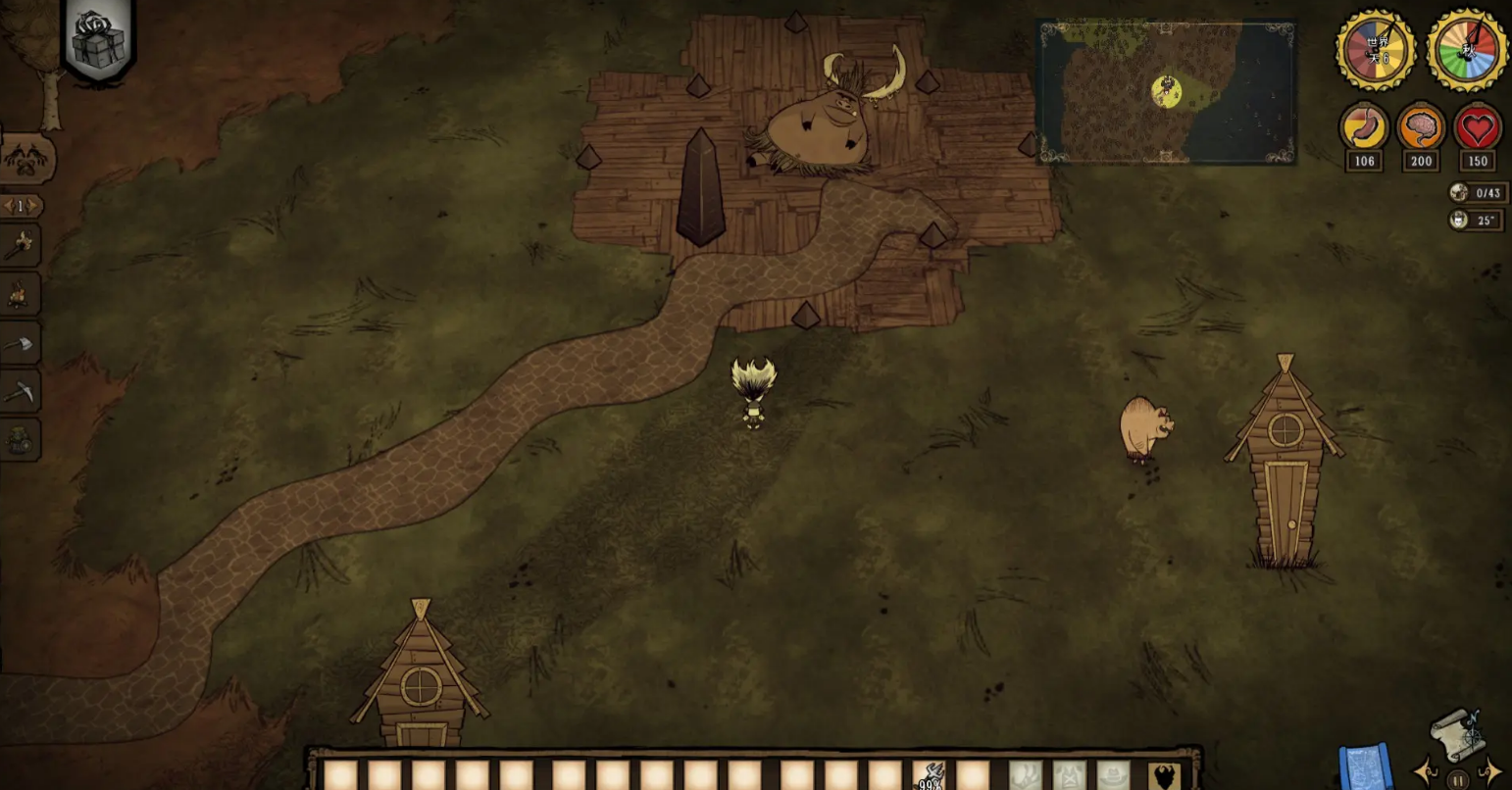
Task: Select the inventory item showing 99%
Action: tap(930, 775)
